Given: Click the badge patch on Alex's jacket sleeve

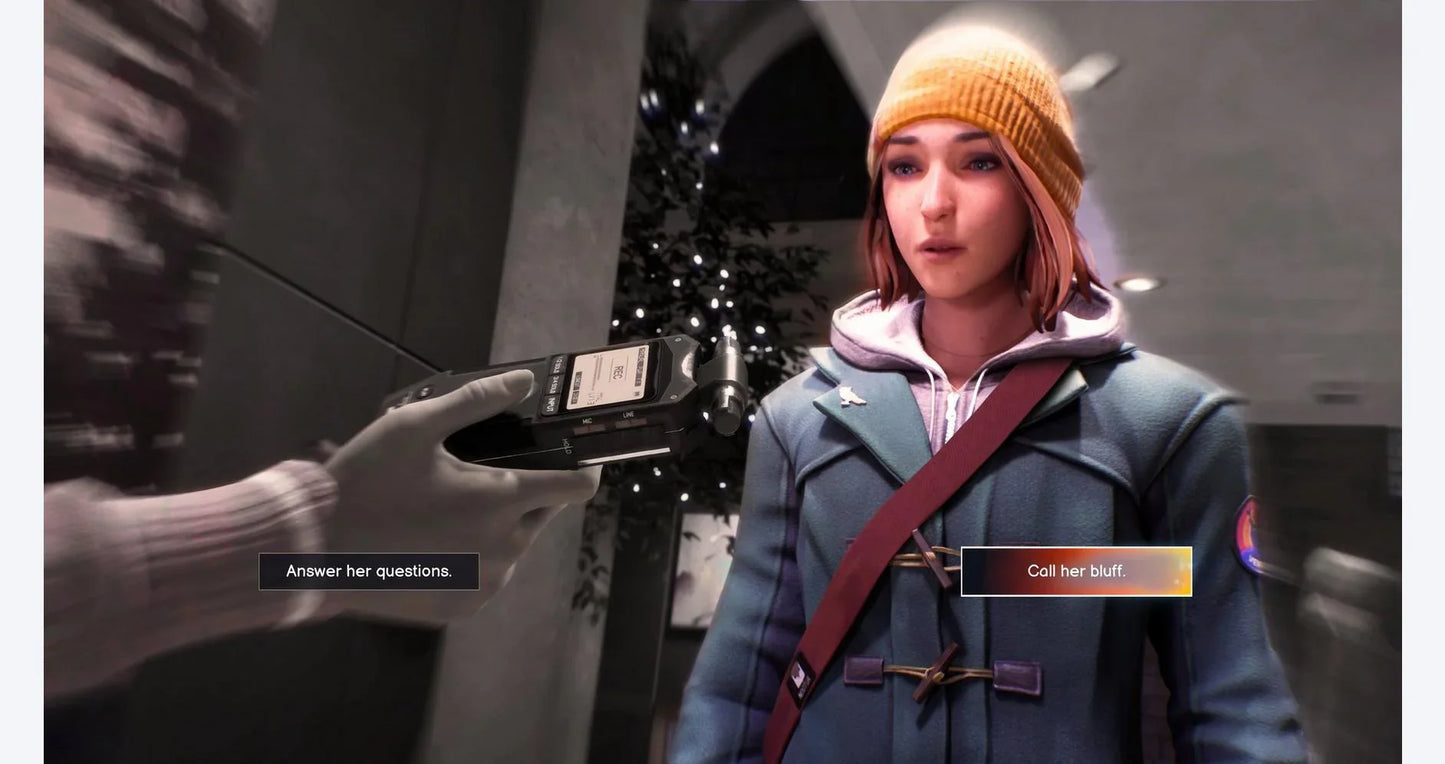Looking at the screenshot, I should [1247, 529].
